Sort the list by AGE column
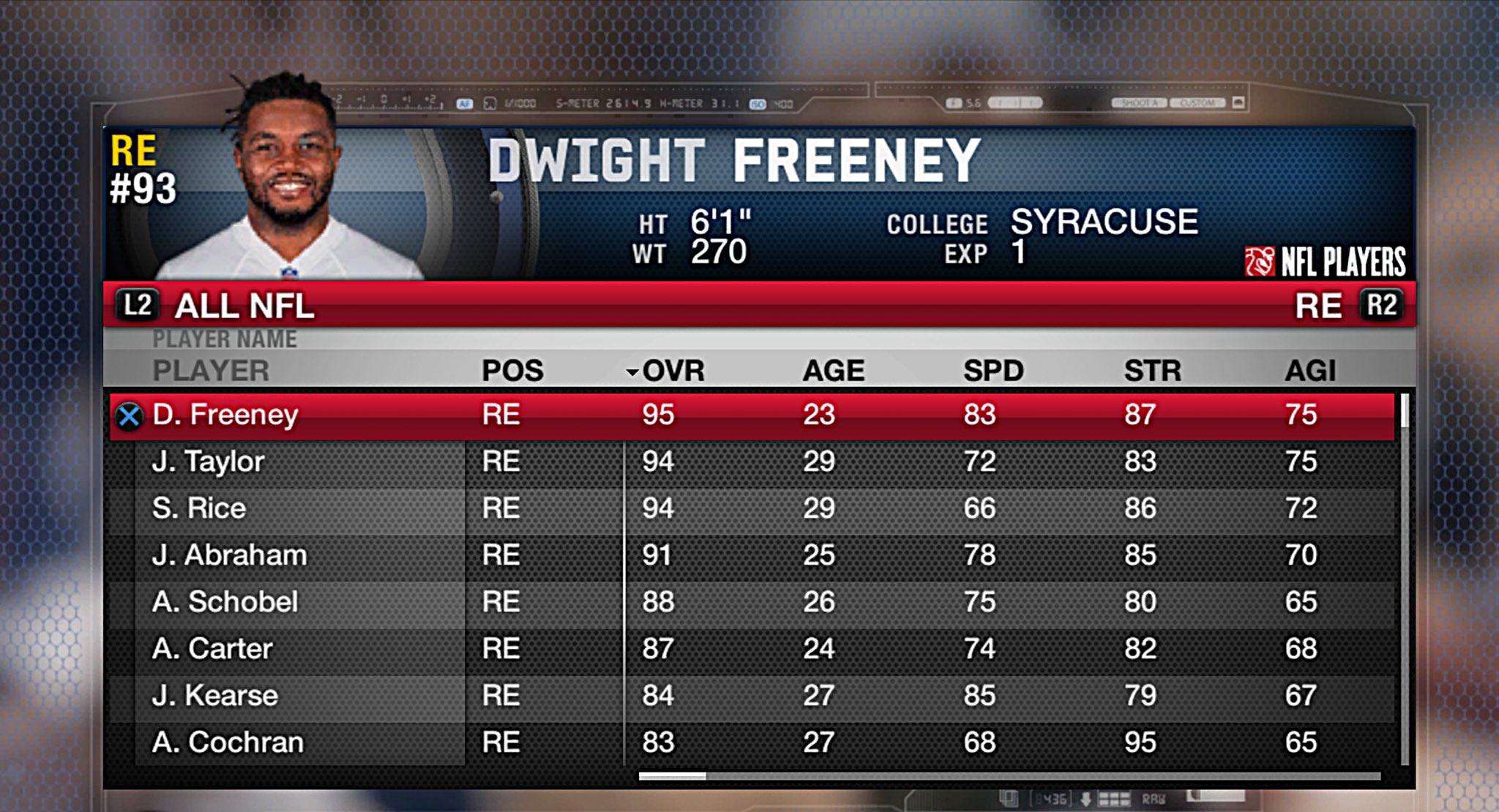 coord(833,371)
